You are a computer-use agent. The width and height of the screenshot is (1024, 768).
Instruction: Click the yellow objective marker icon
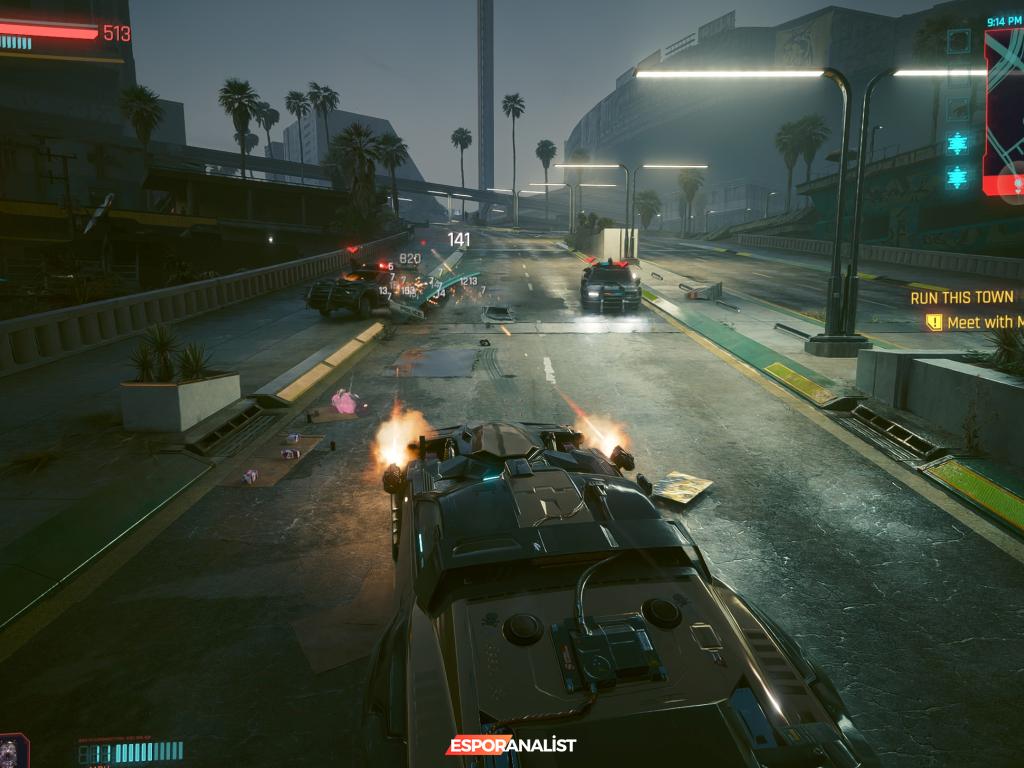pyautogui.click(x=934, y=322)
